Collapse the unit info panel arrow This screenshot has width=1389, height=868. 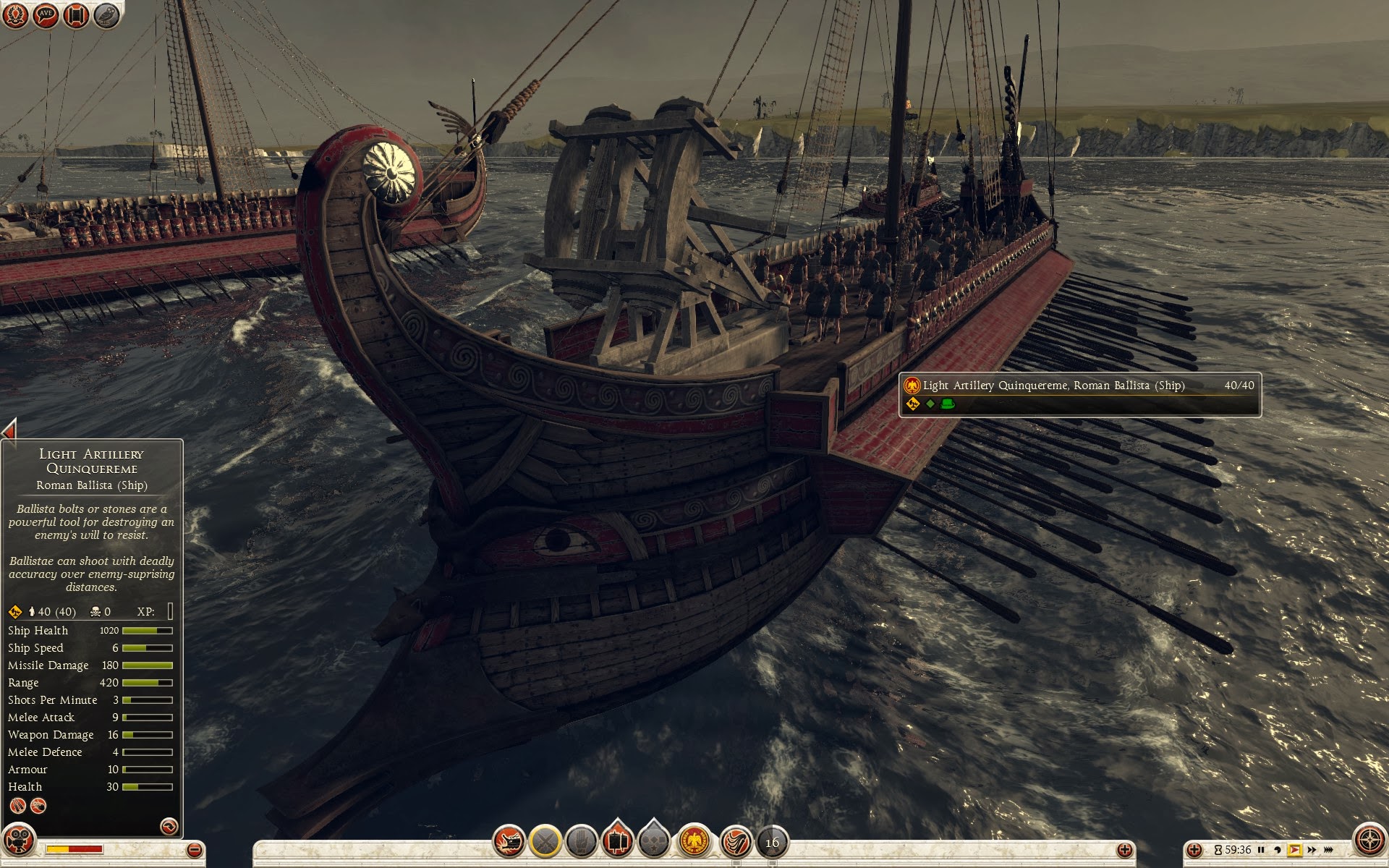pyautogui.click(x=9, y=430)
